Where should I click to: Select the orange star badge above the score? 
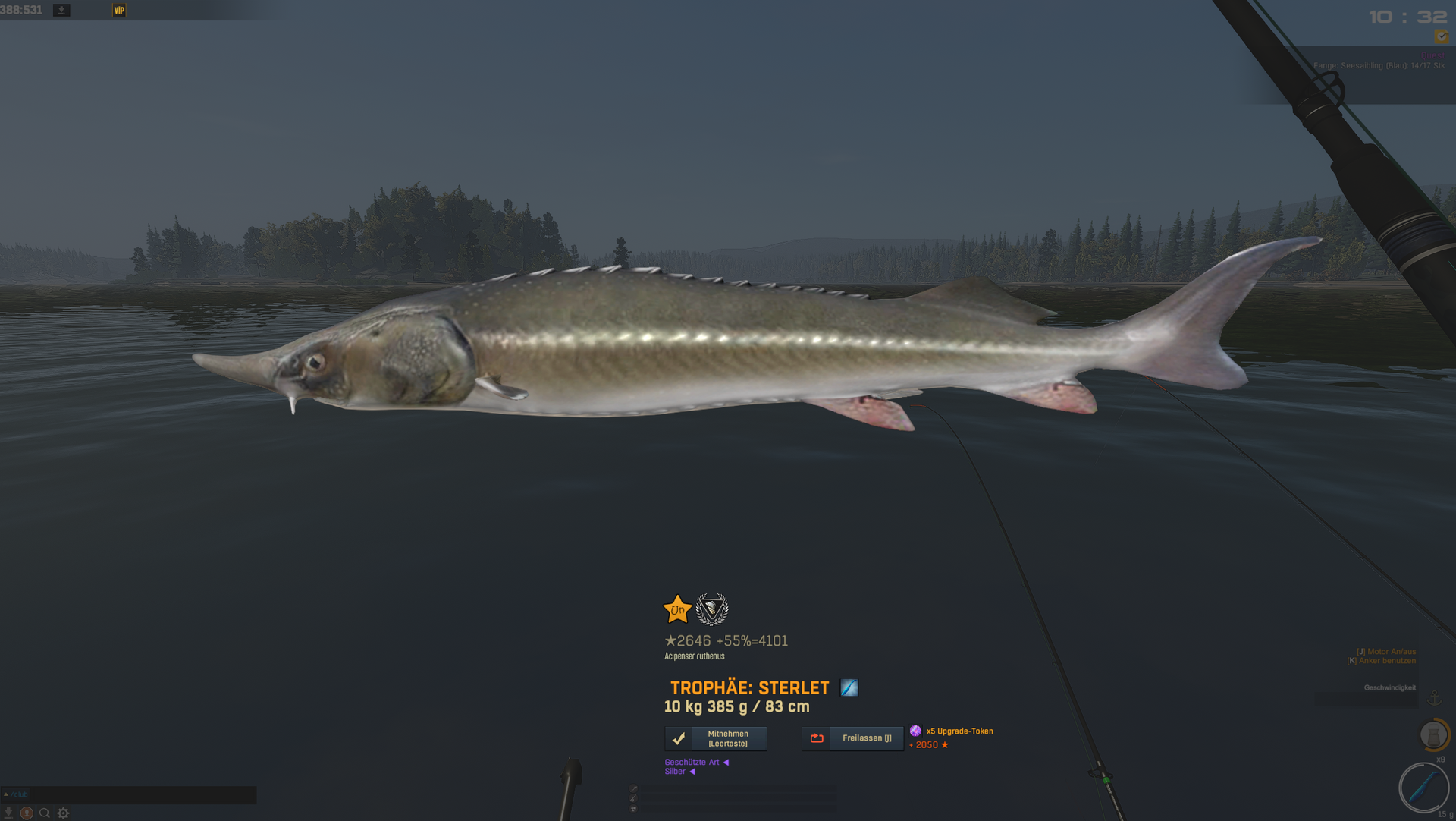point(677,609)
